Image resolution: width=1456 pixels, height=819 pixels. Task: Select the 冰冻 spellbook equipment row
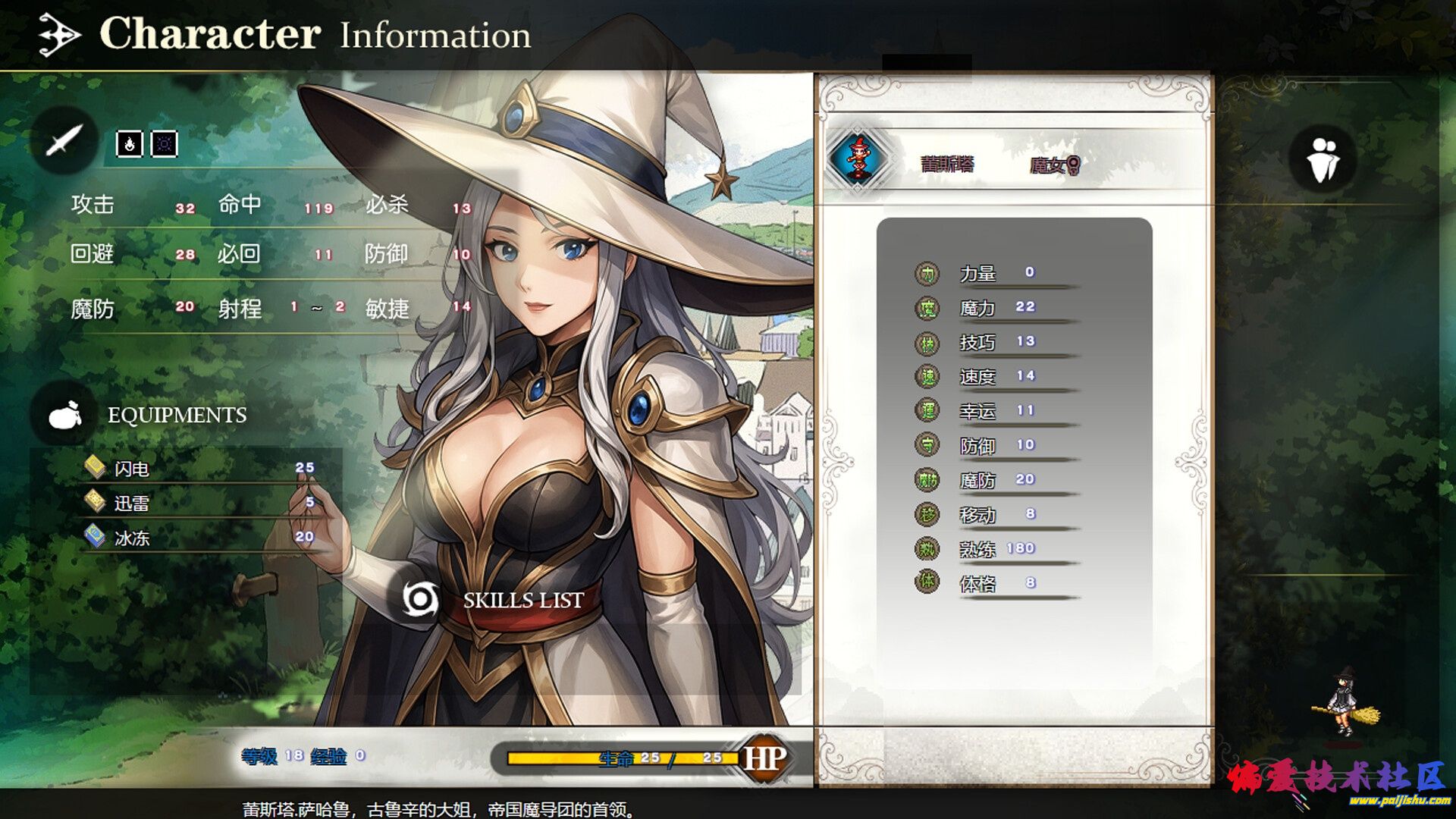[x=199, y=538]
